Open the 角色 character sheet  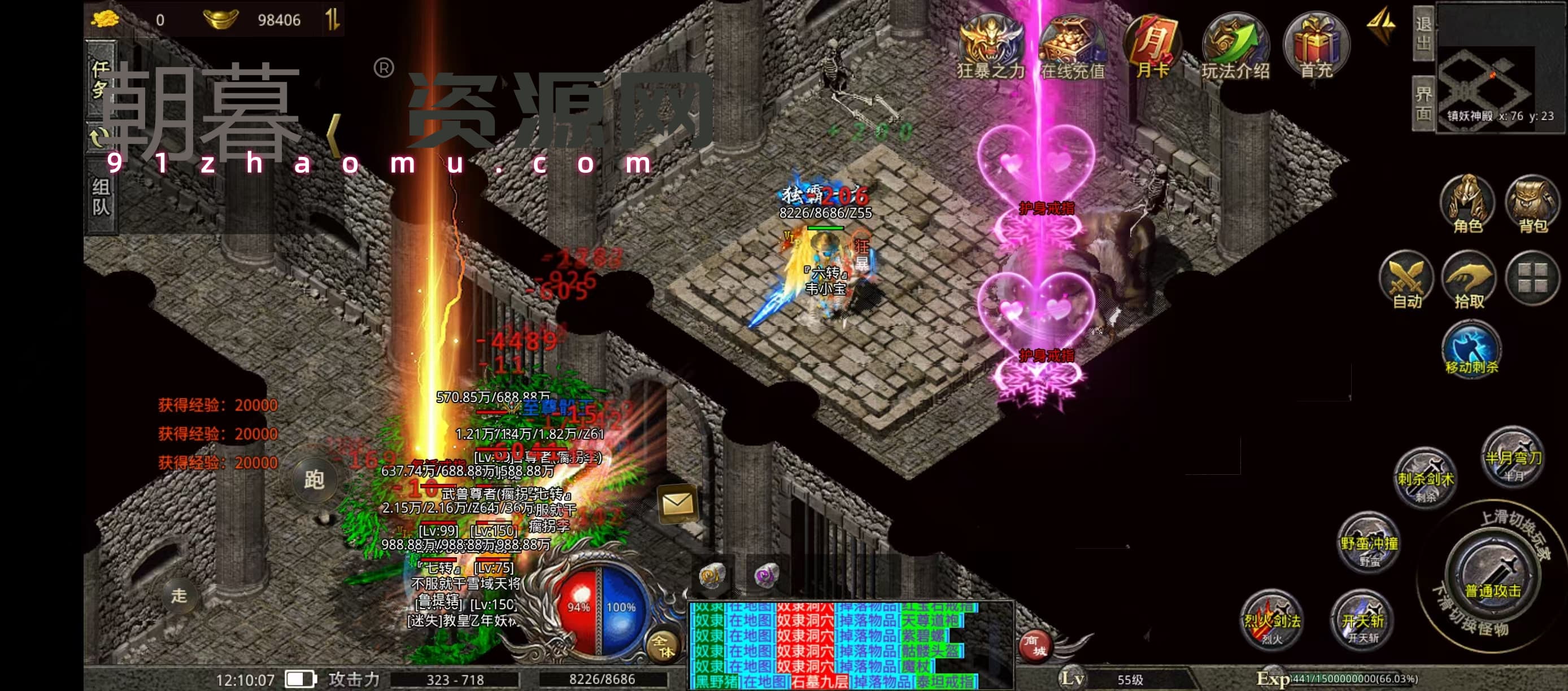[x=1467, y=204]
